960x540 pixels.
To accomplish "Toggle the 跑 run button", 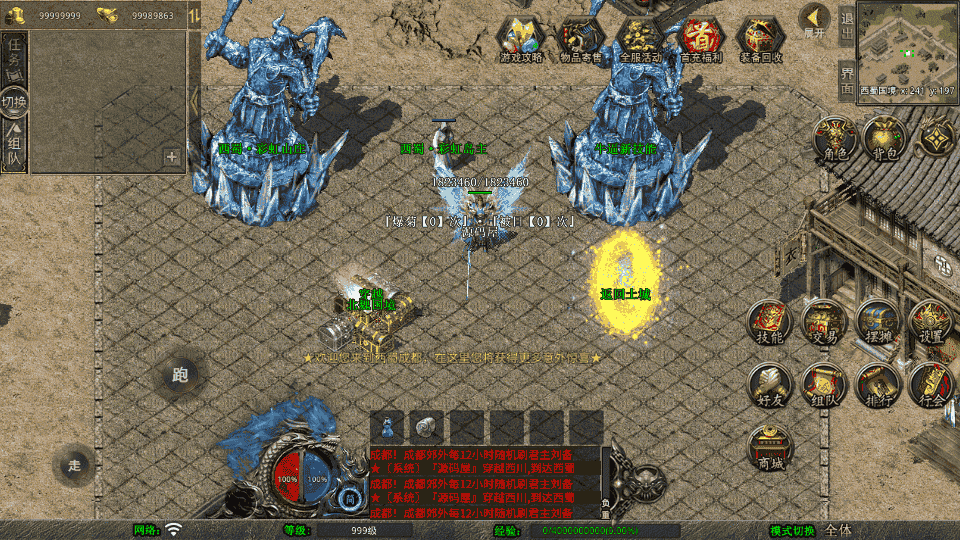I will tap(180, 375).
